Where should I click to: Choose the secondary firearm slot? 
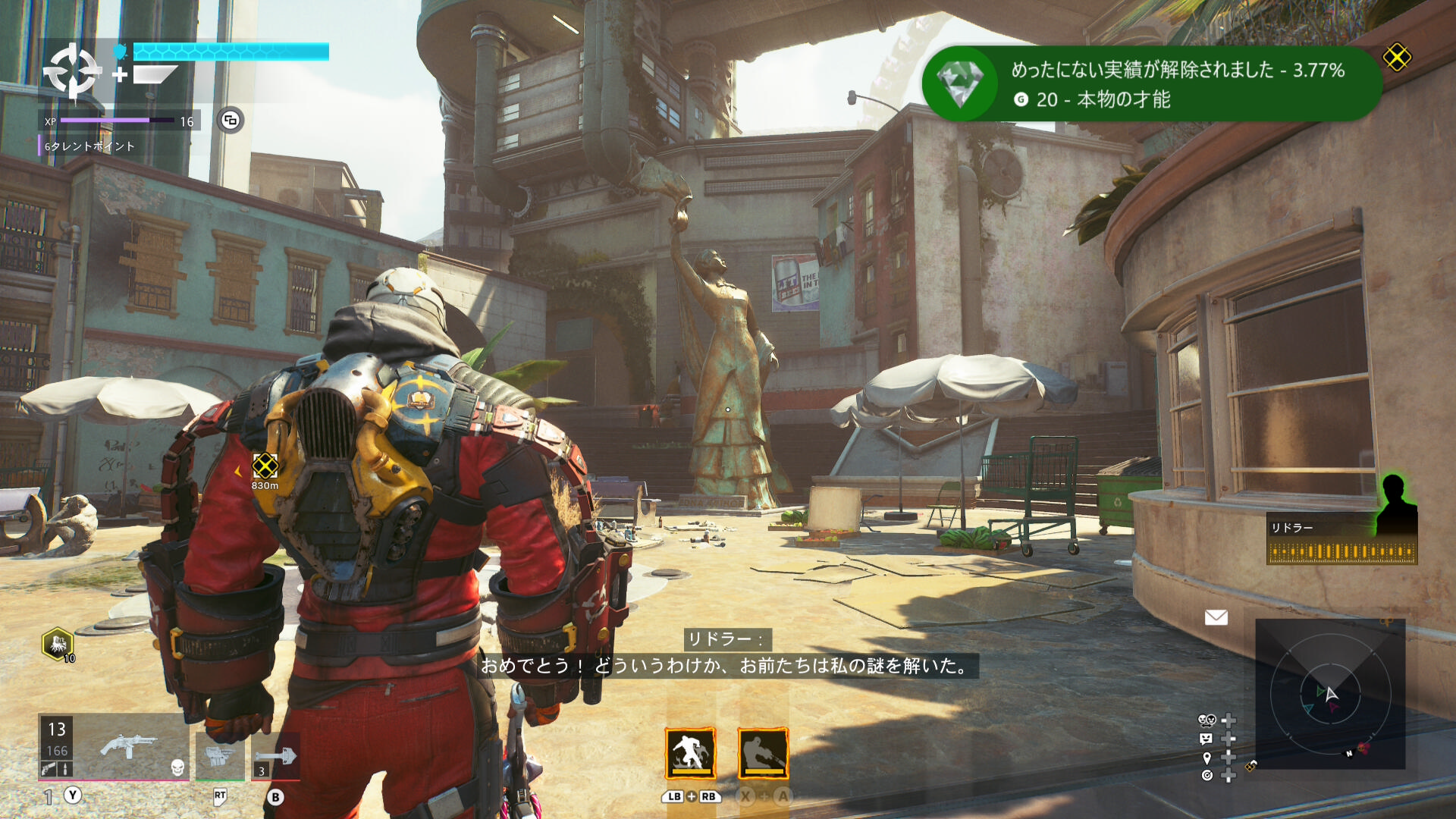click(220, 755)
